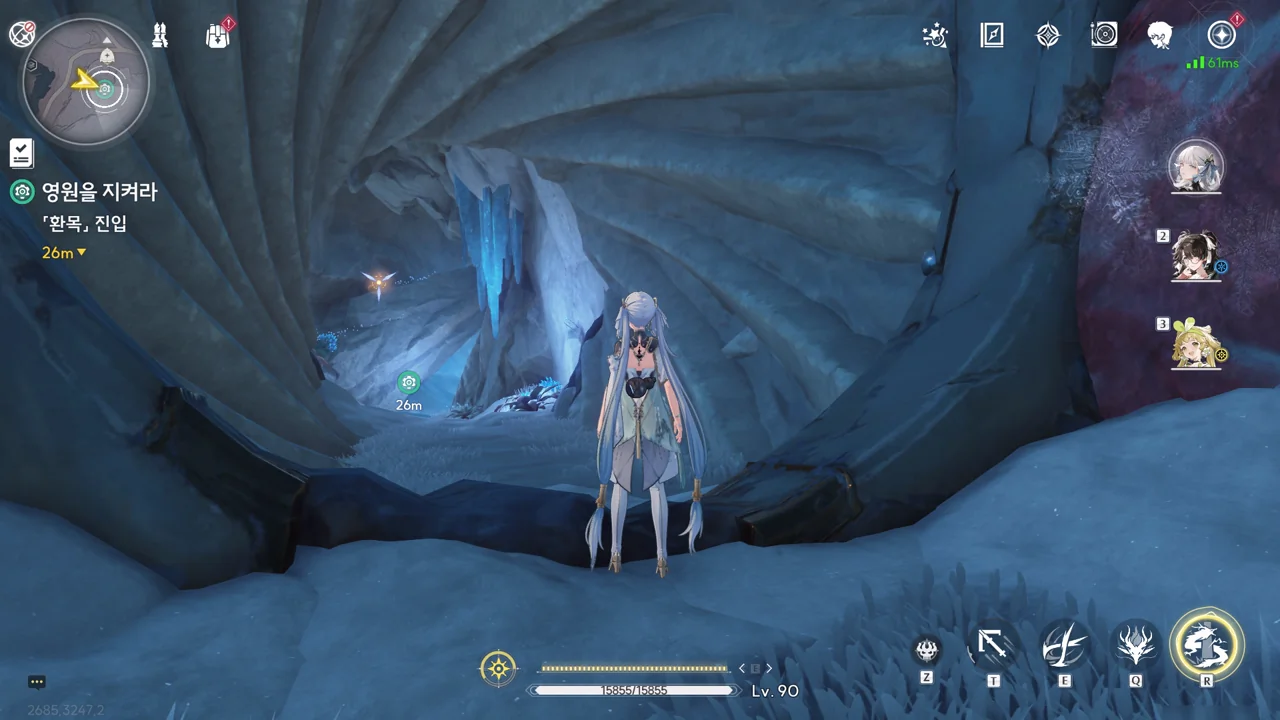Image resolution: width=1280 pixels, height=720 pixels.
Task: Open the twin-rocket icon at top left
Action: click(160, 36)
